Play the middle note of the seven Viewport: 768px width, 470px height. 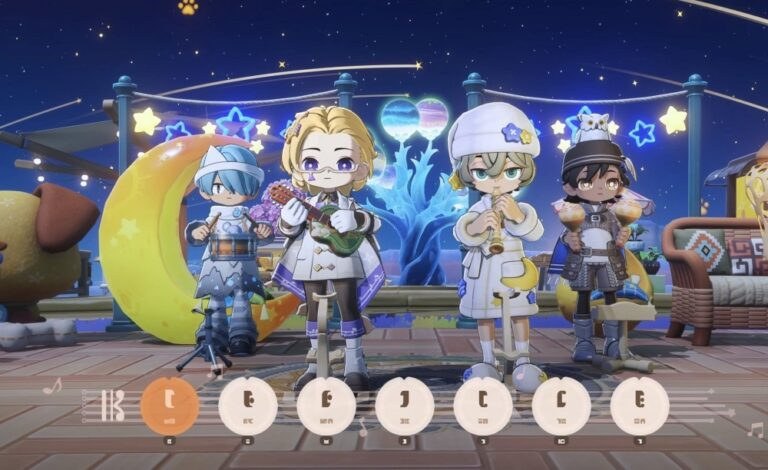(x=405, y=405)
